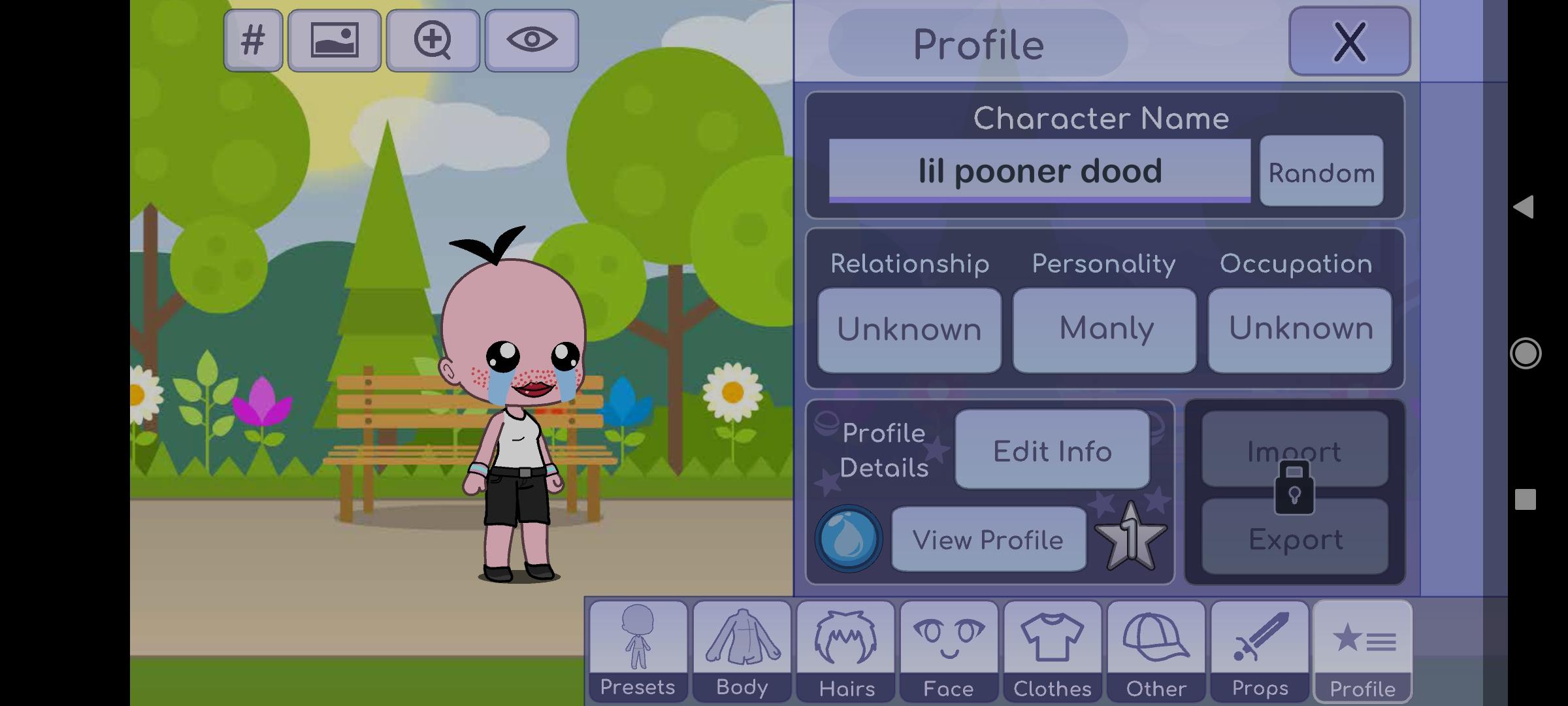Toggle the eye visibility button
The width and height of the screenshot is (1568, 706).
click(x=532, y=41)
